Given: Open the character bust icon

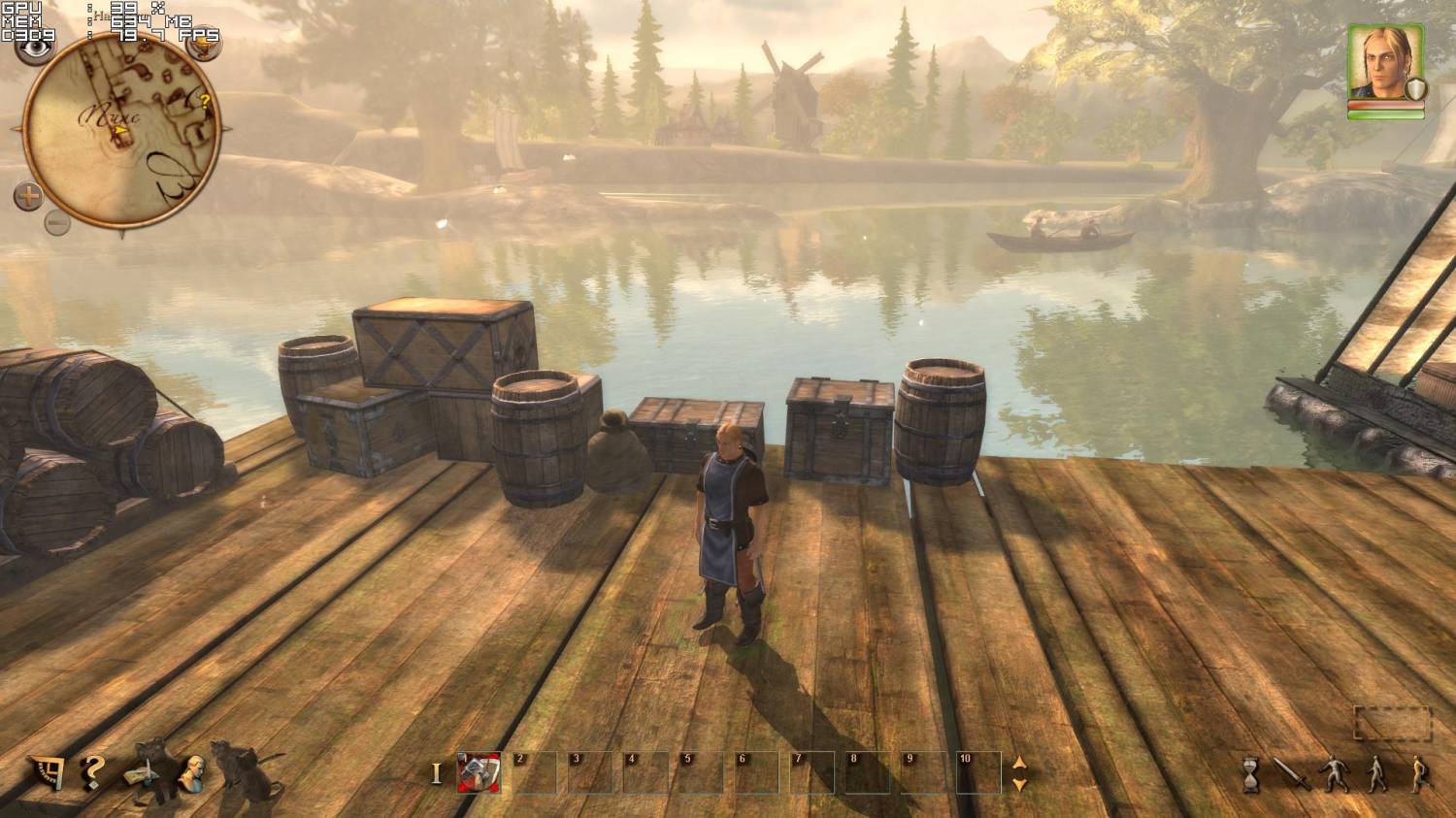Looking at the screenshot, I should (191, 773).
